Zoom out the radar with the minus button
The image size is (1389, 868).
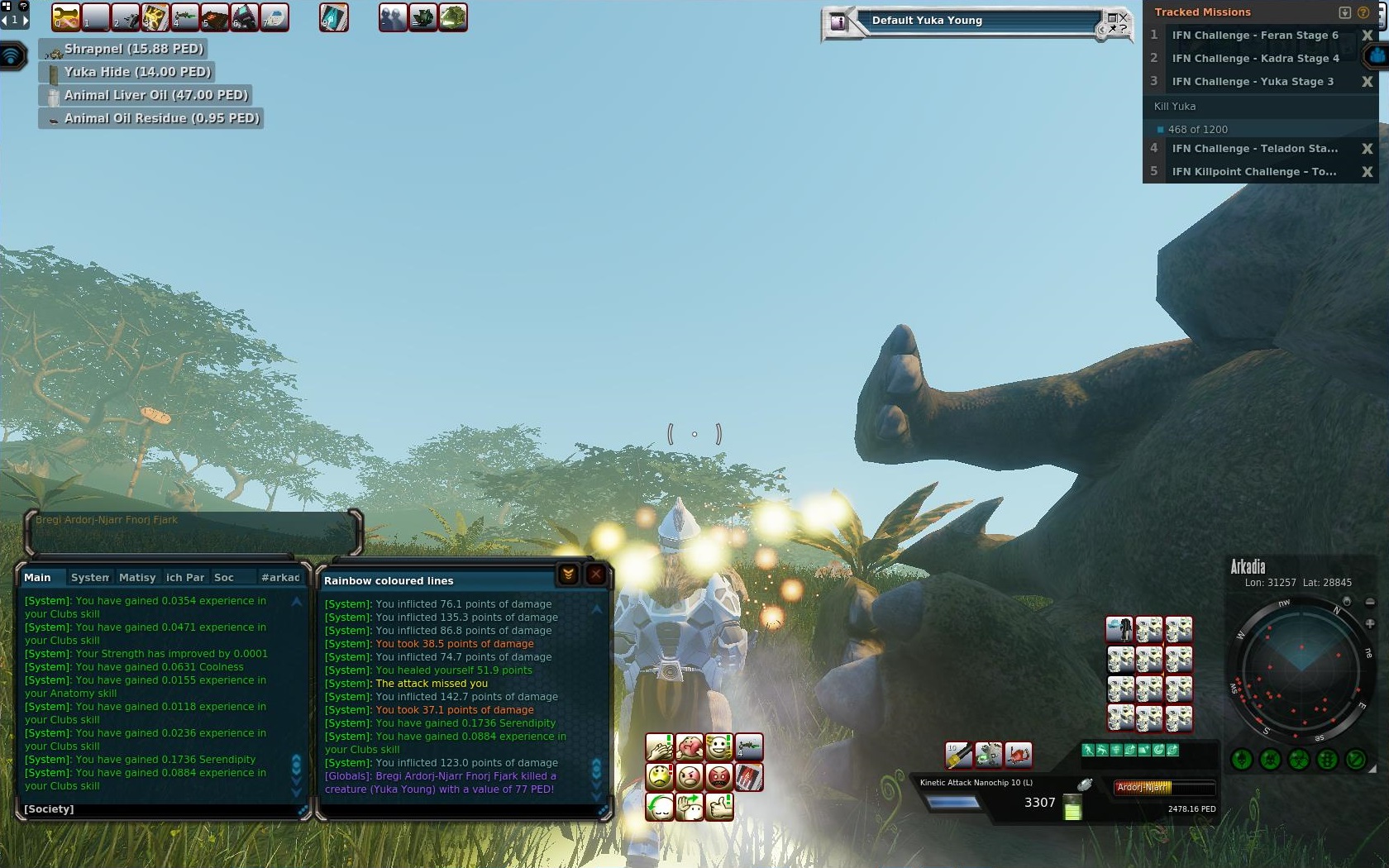[x=1369, y=602]
